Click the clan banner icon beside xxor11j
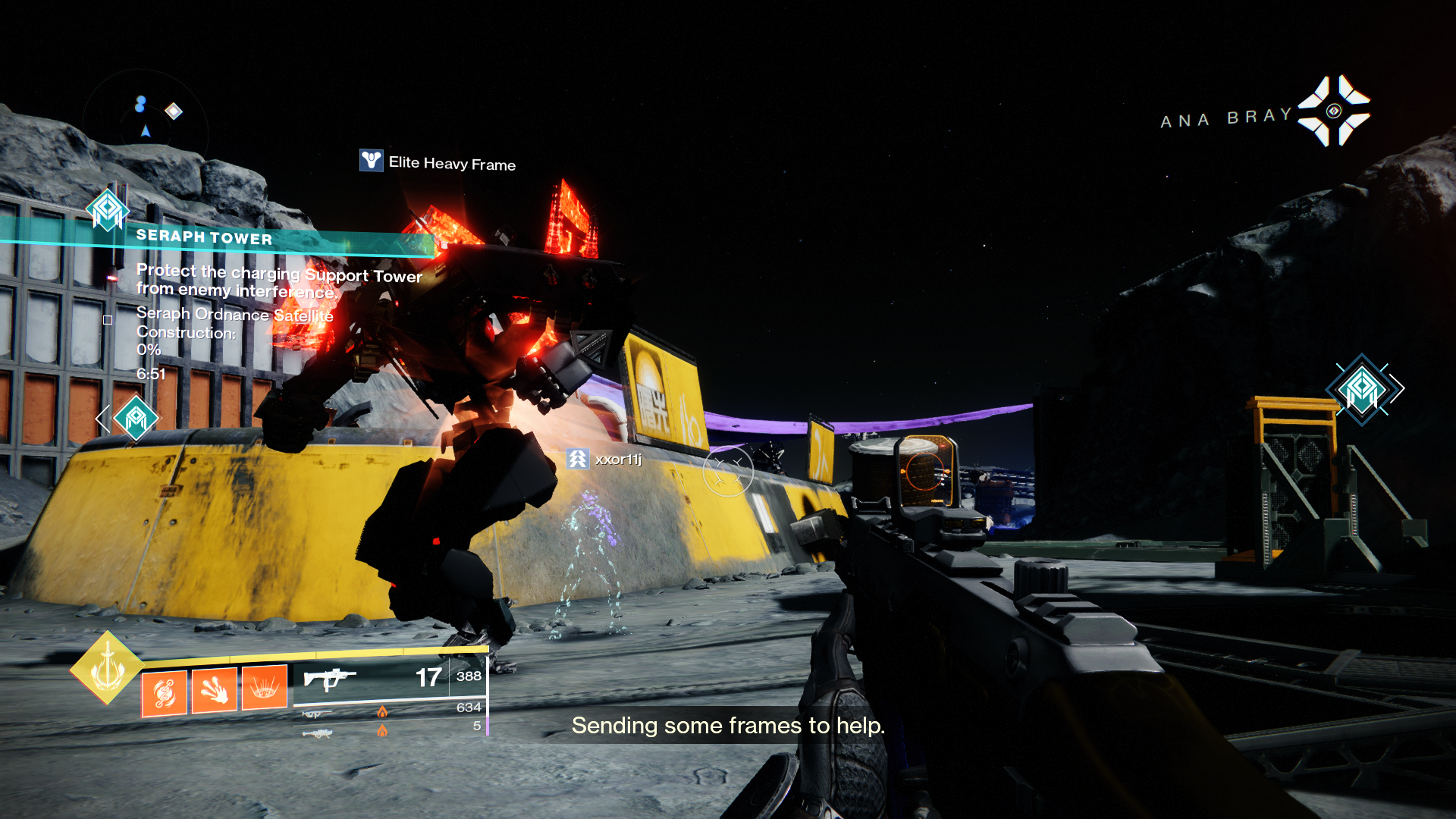The image size is (1456, 819). [x=576, y=459]
